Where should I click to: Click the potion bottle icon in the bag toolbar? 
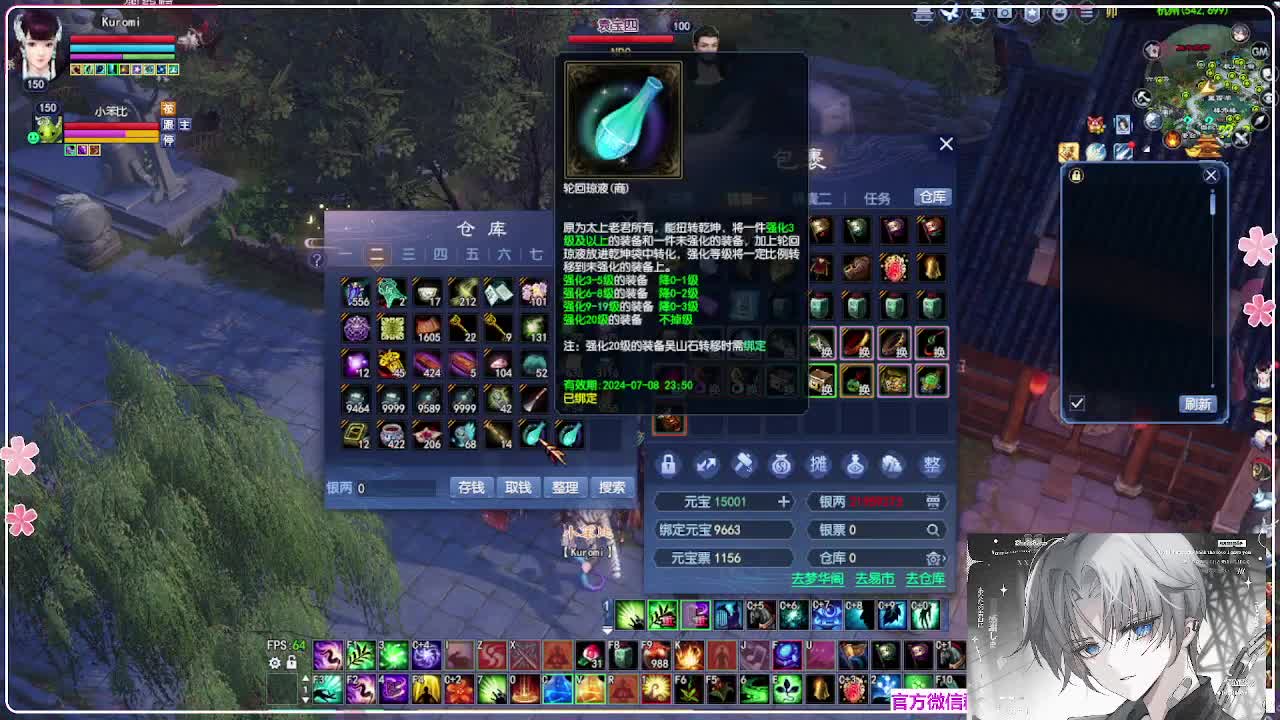tap(858, 465)
